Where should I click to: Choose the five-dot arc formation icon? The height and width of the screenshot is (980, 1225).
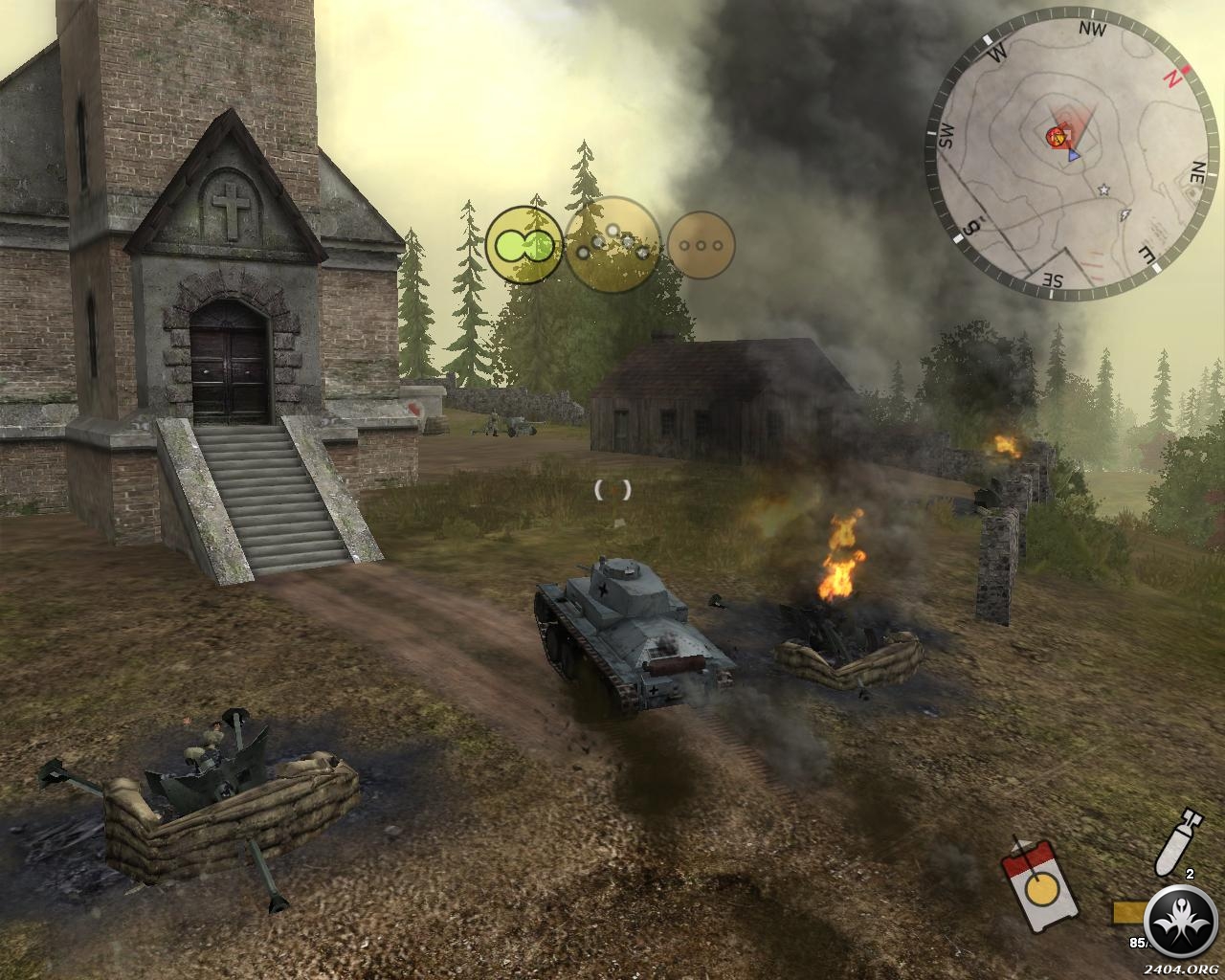[612, 243]
